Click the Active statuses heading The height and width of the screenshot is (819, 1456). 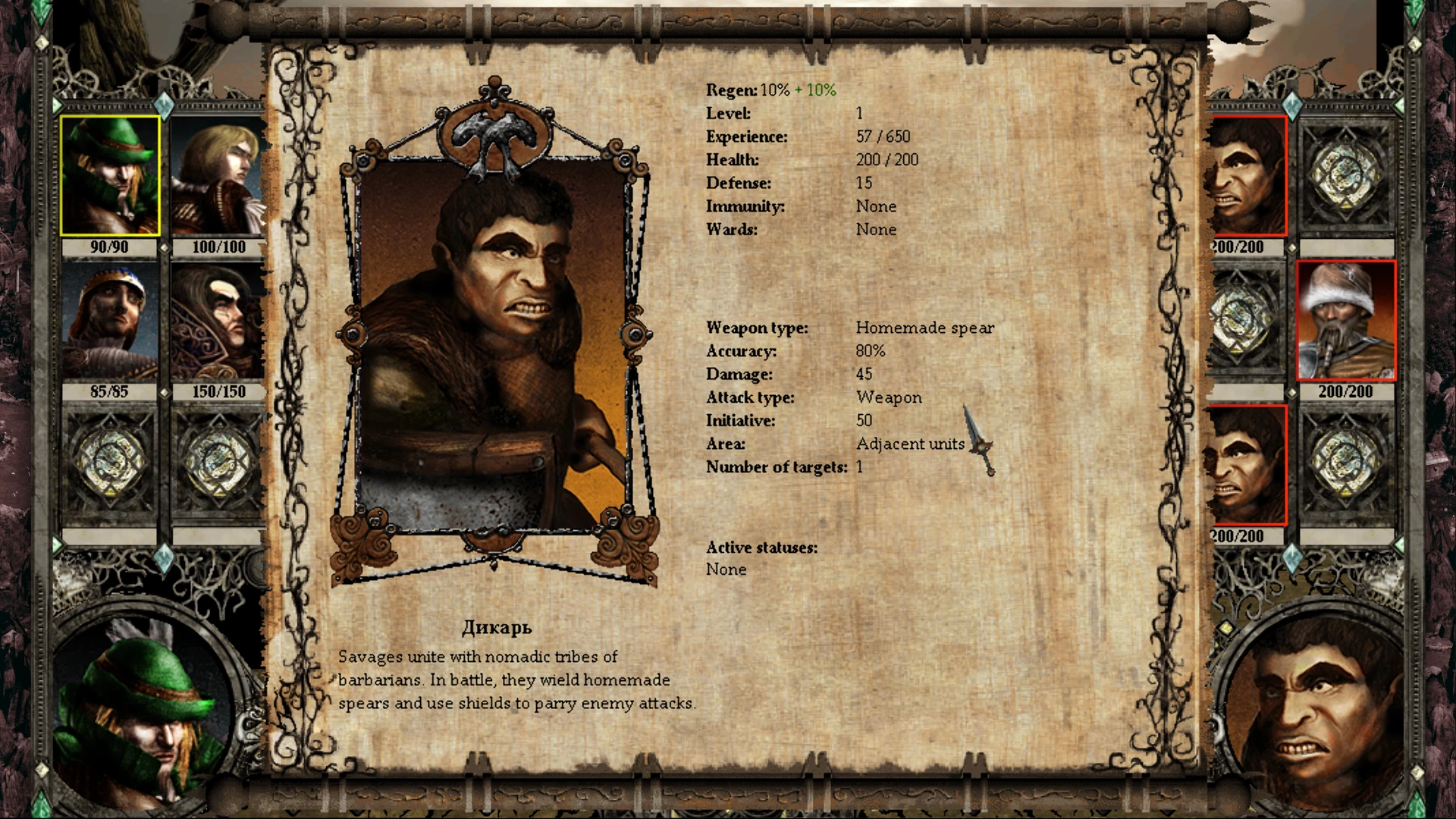(761, 547)
